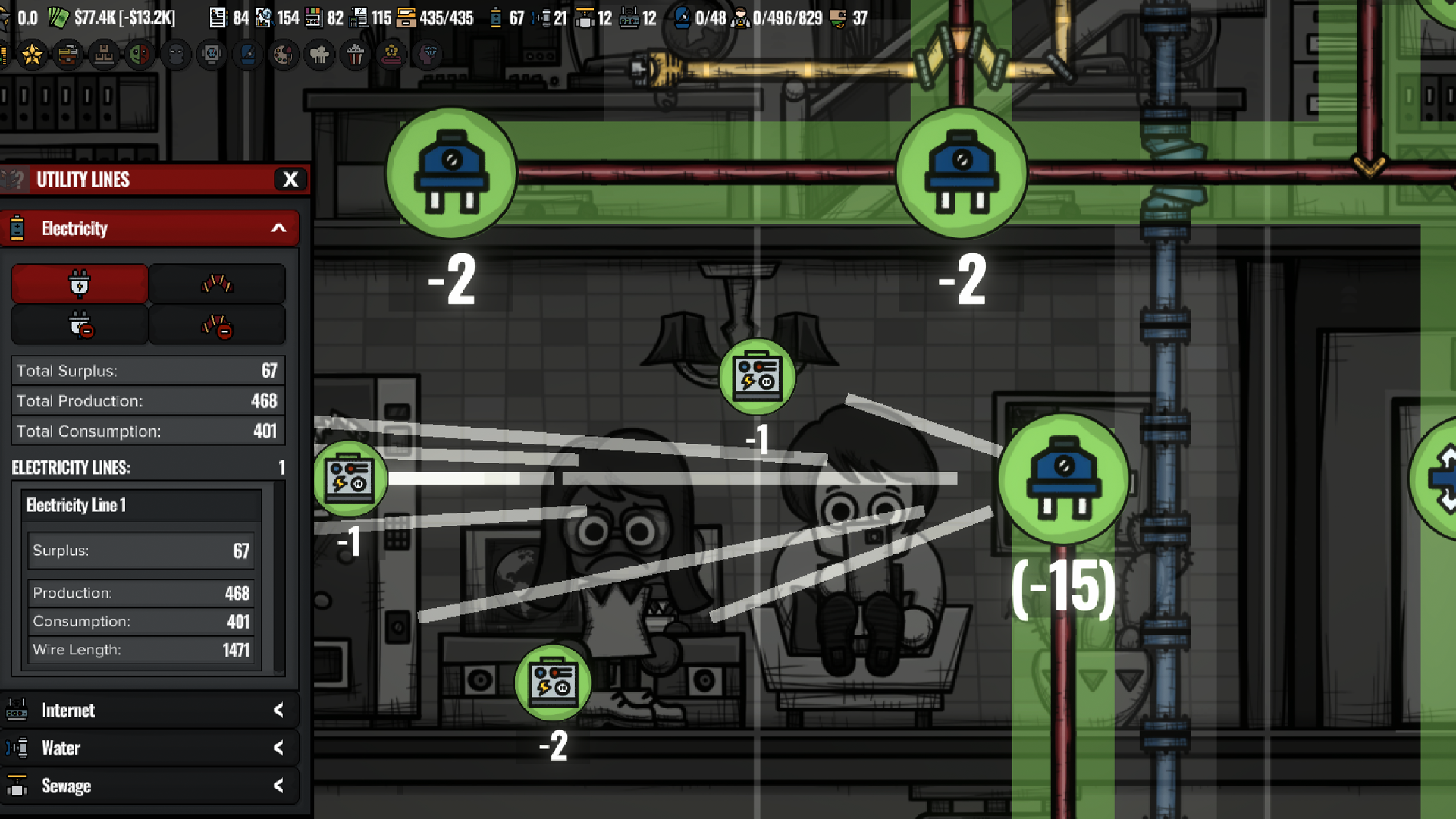Open the green-red mask faces icon

click(x=140, y=55)
